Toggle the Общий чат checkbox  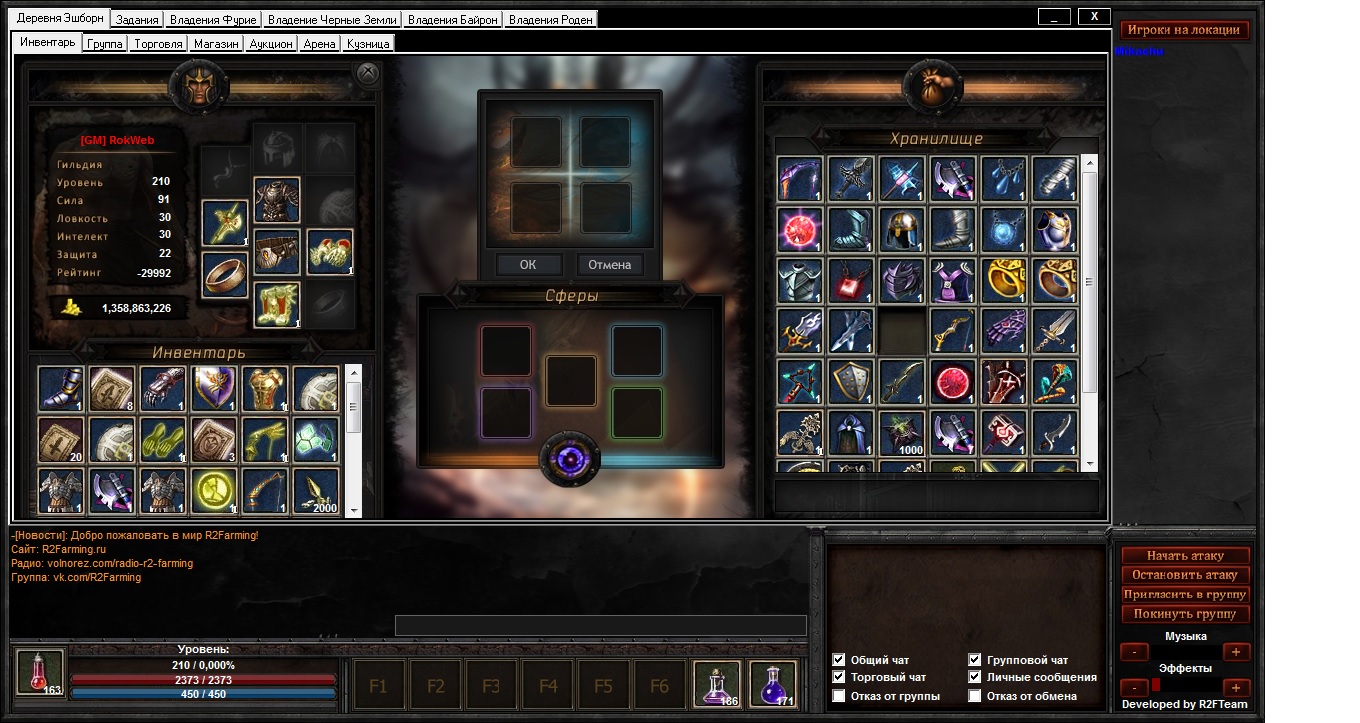839,660
